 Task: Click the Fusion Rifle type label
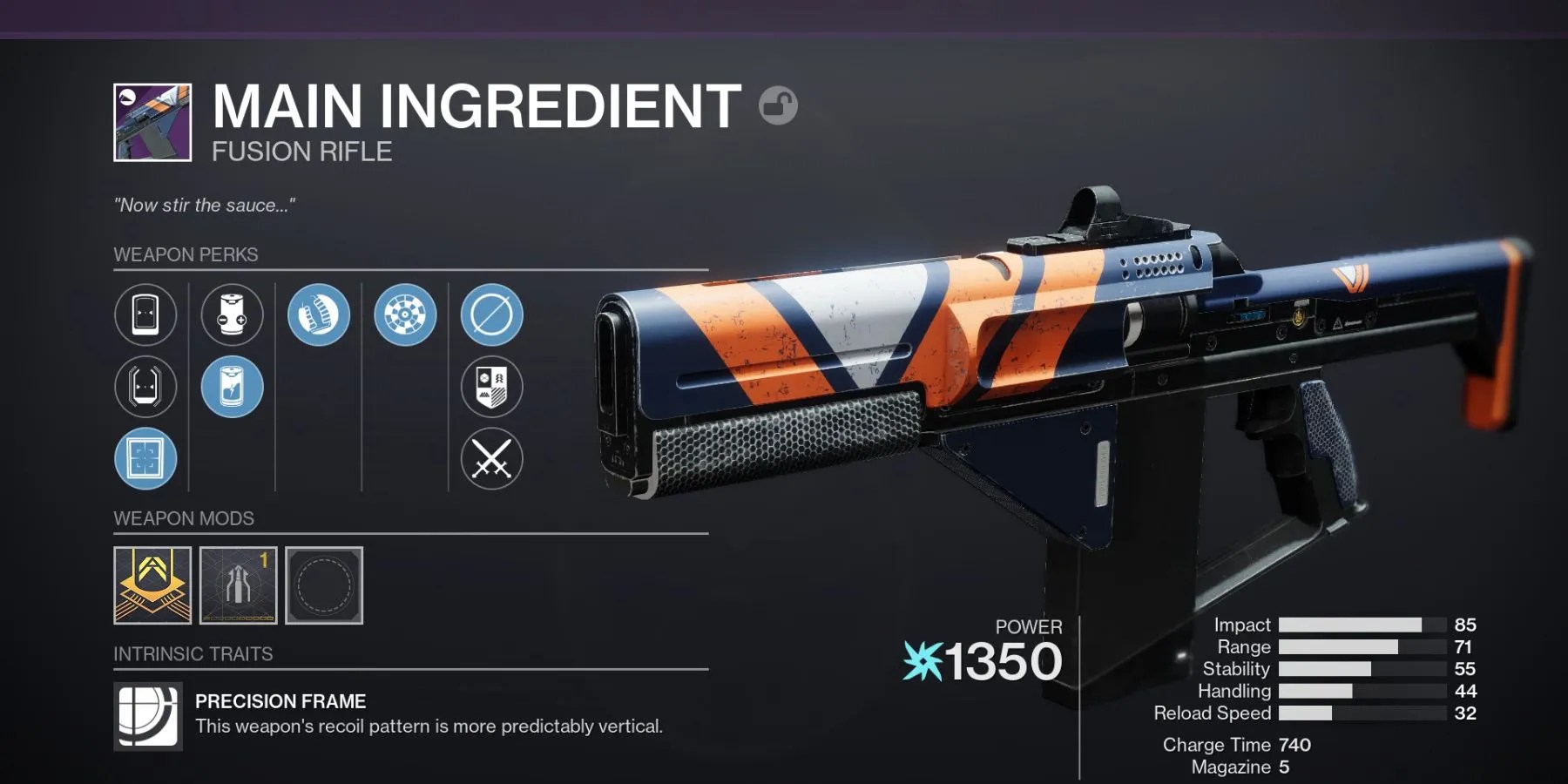(301, 151)
